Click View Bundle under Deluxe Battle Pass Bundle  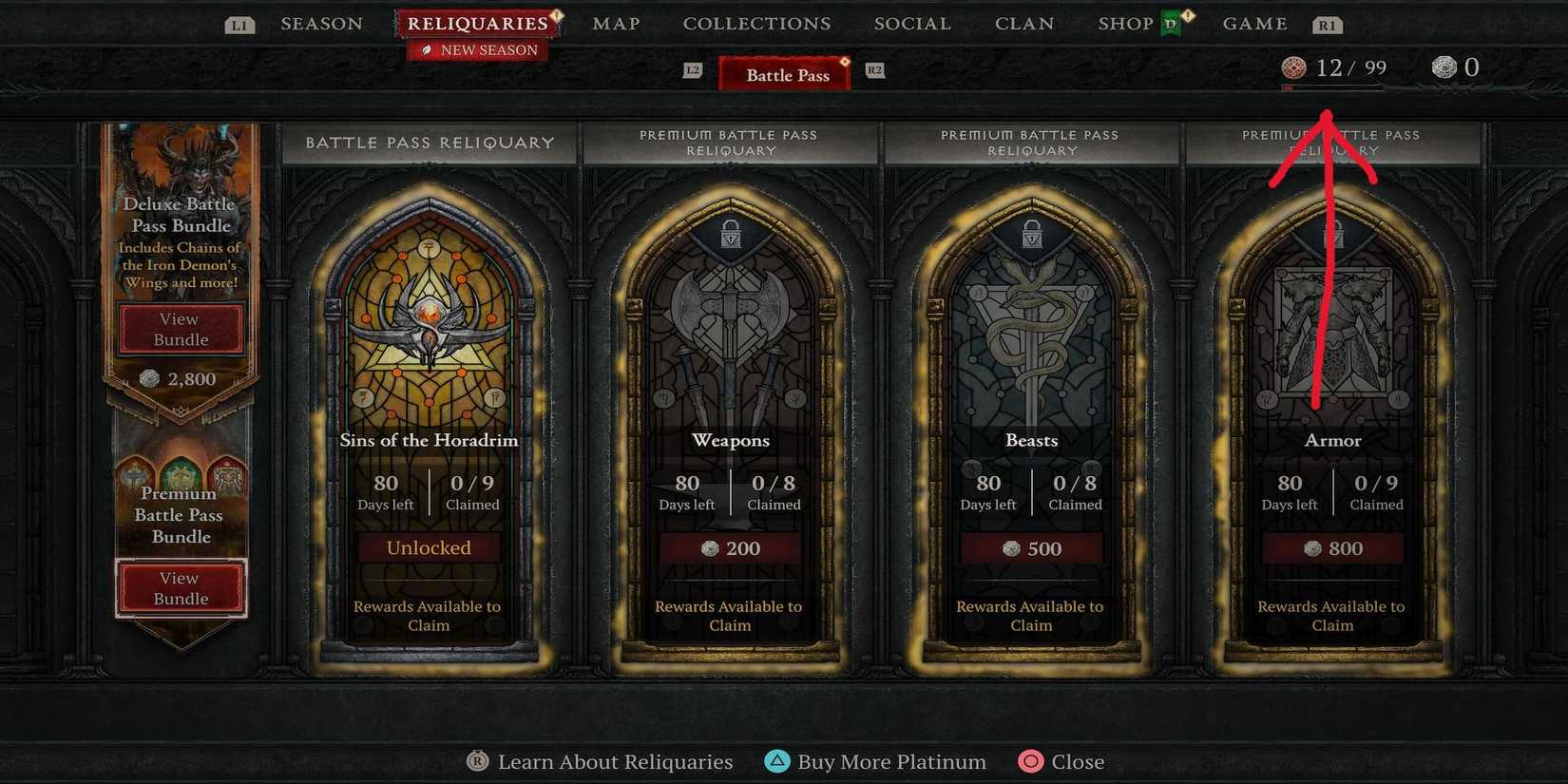point(181,329)
